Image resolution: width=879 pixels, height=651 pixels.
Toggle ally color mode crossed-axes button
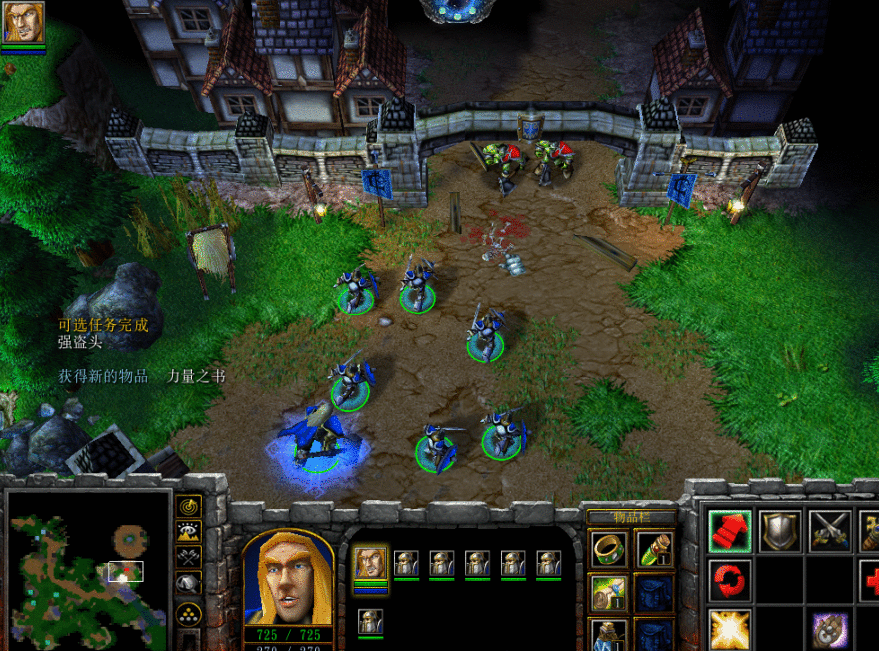tap(188, 557)
